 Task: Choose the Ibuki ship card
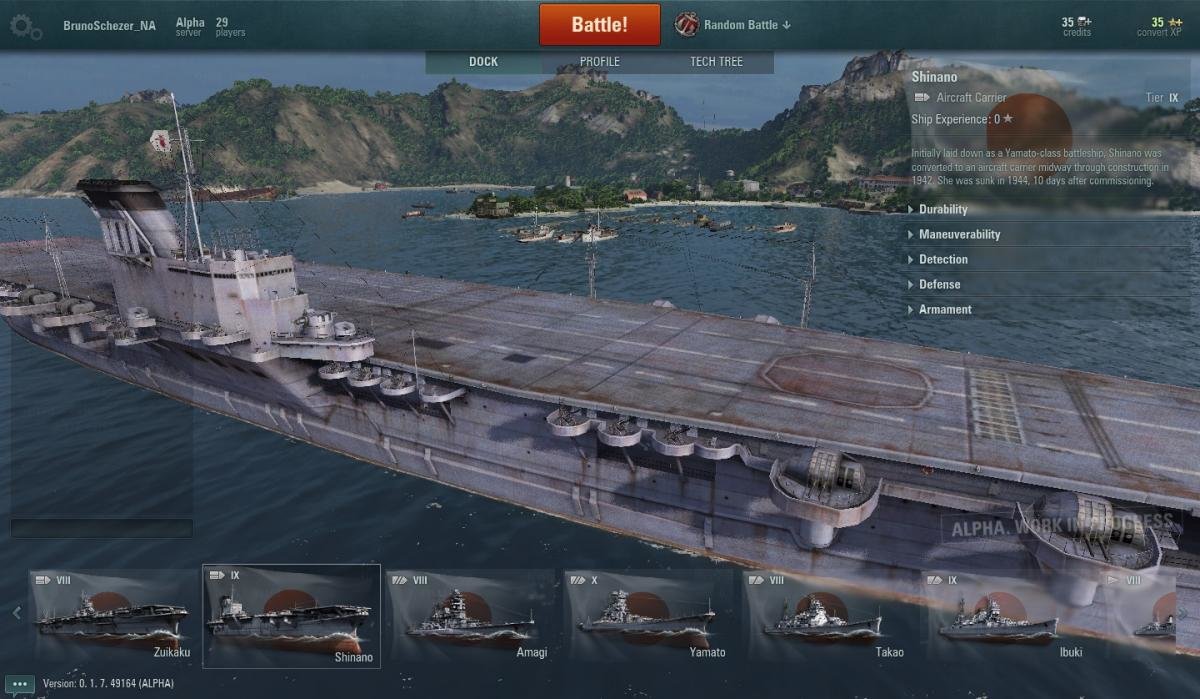click(1004, 615)
